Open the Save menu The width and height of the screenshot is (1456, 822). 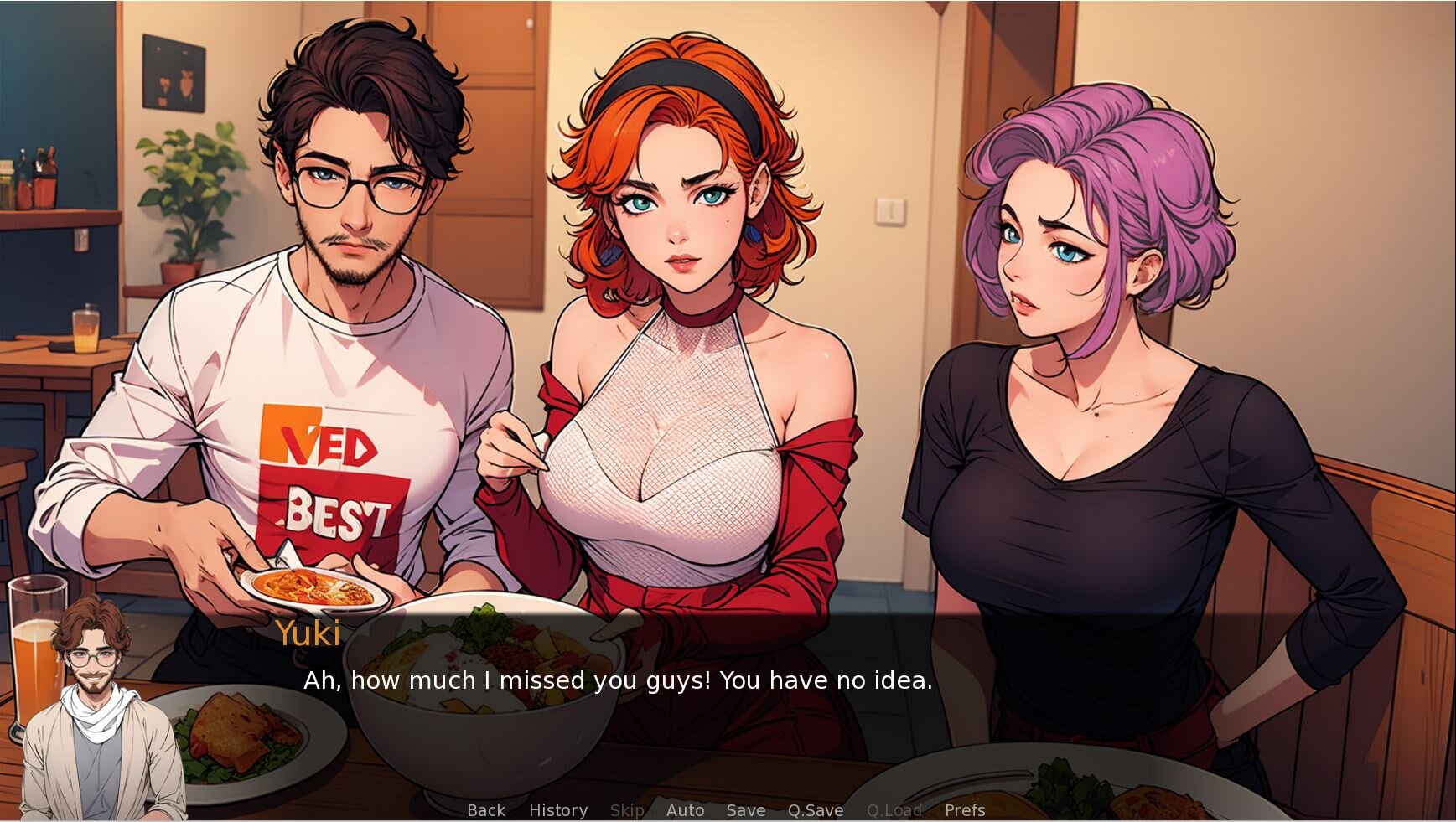pos(746,810)
